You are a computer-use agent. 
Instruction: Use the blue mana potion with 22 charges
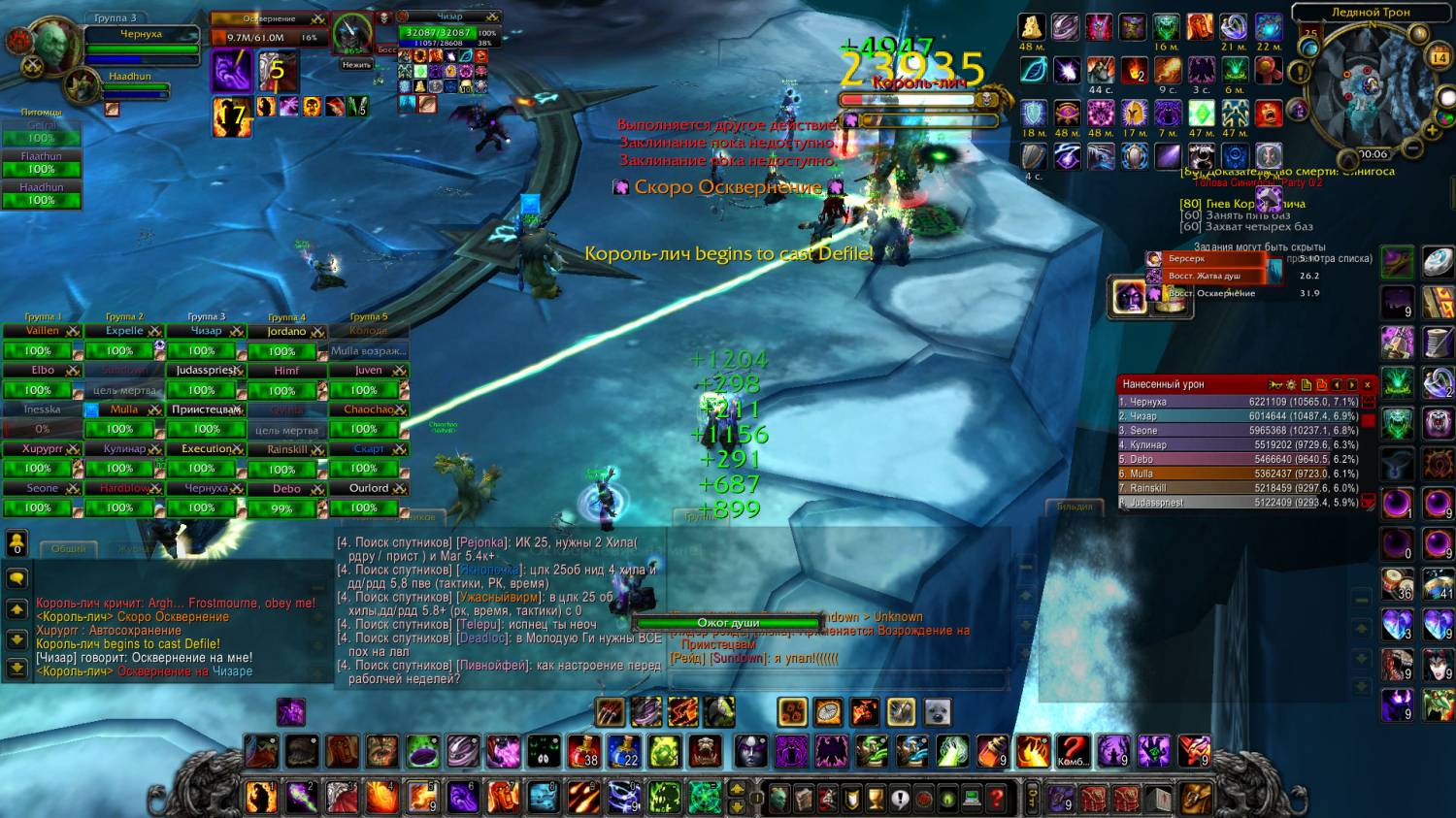(x=623, y=751)
